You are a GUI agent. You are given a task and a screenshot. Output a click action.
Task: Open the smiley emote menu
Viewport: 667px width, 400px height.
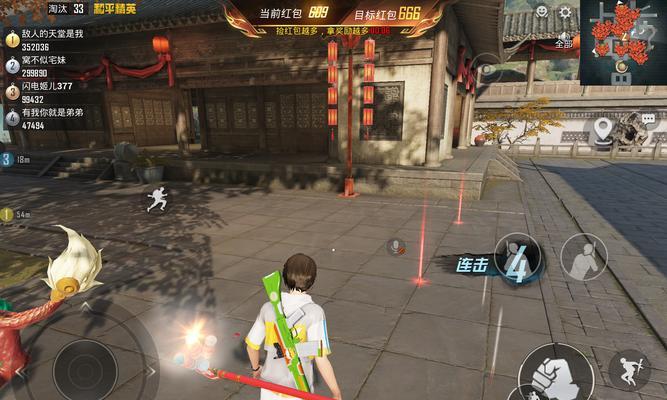click(x=542, y=12)
